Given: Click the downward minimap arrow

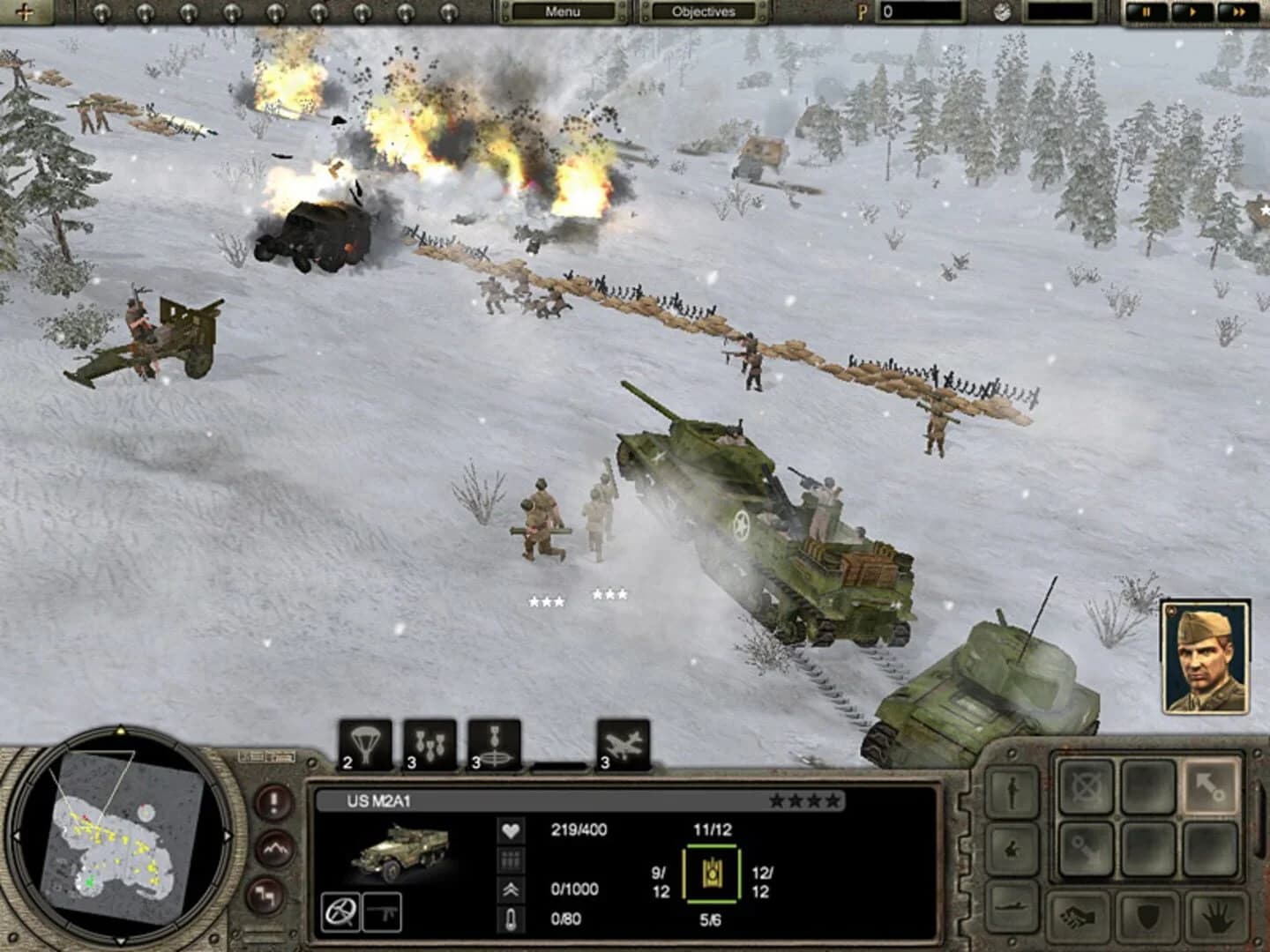Looking at the screenshot, I should tap(121, 940).
